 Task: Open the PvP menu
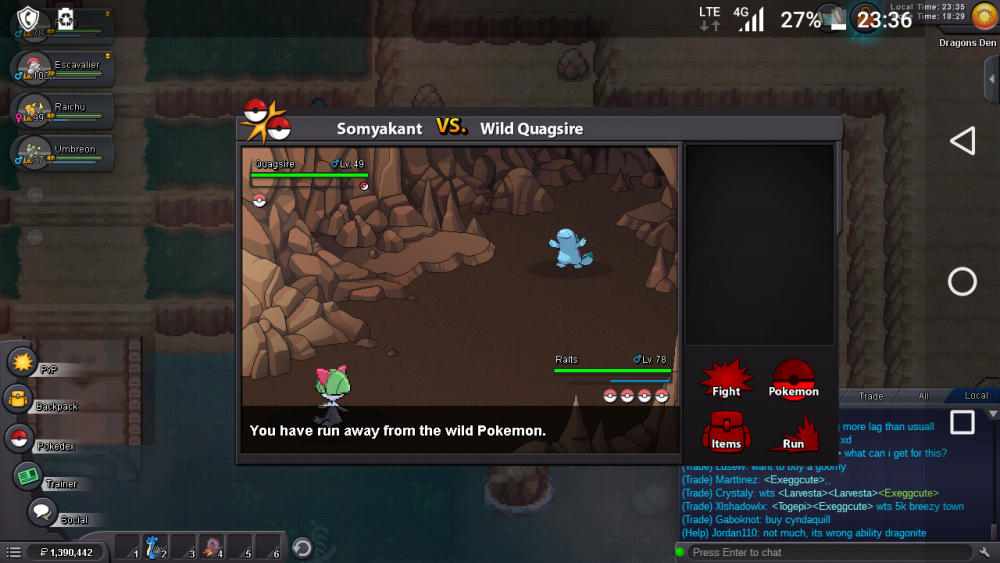22,361
